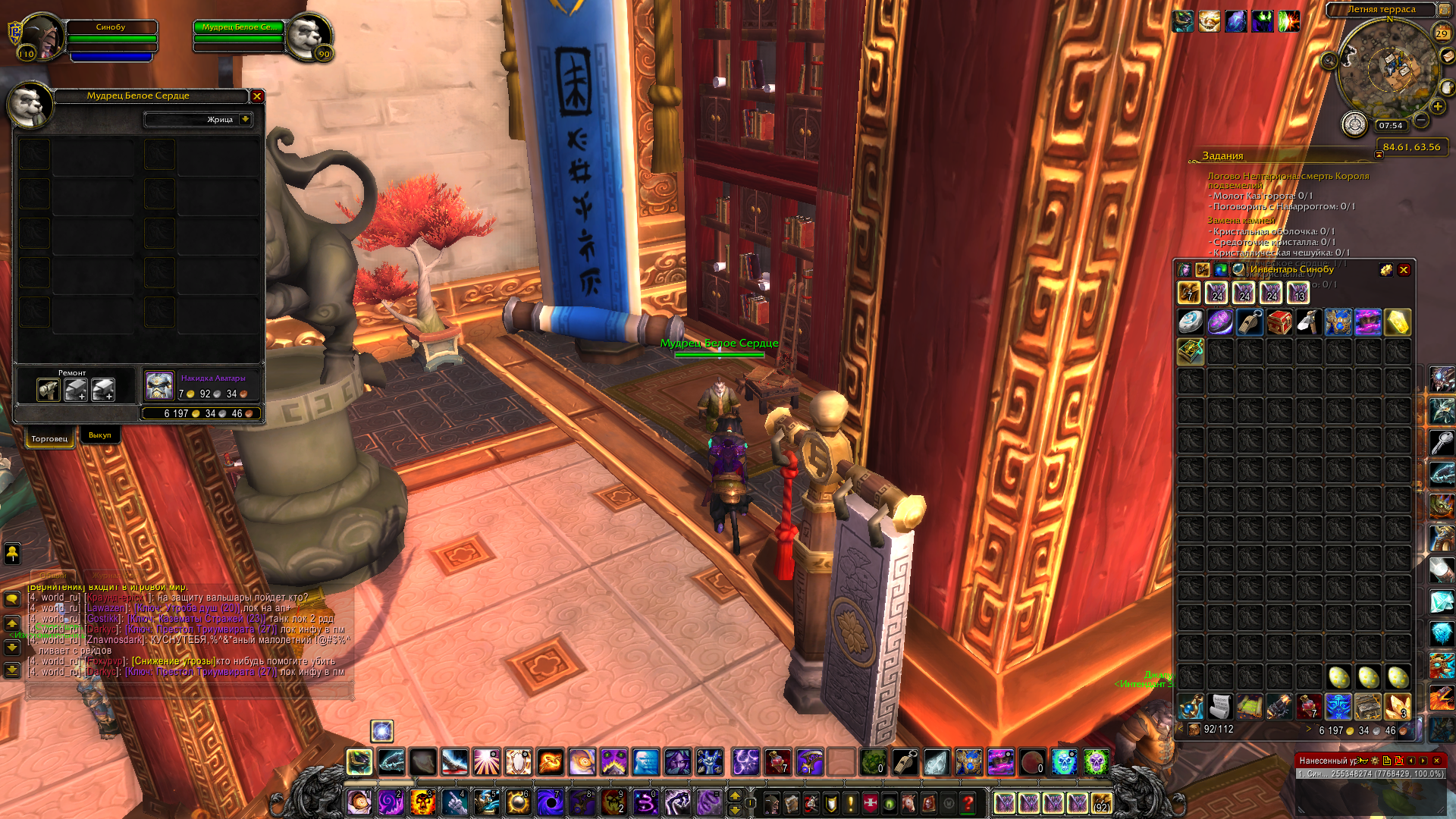
Task: Use the whistle item in the inventory
Action: tap(1250, 322)
